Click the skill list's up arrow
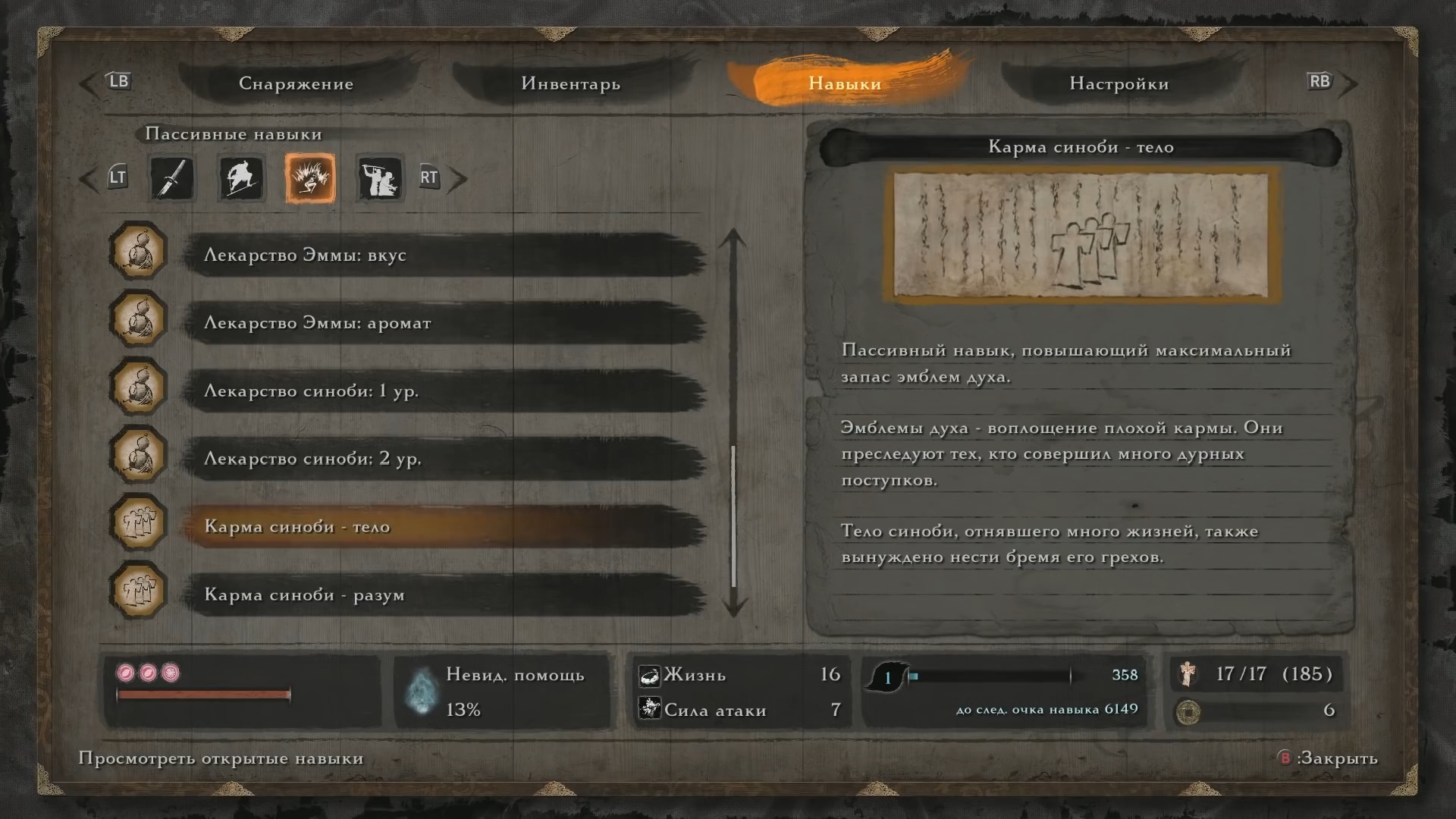The width and height of the screenshot is (1456, 819). (733, 240)
